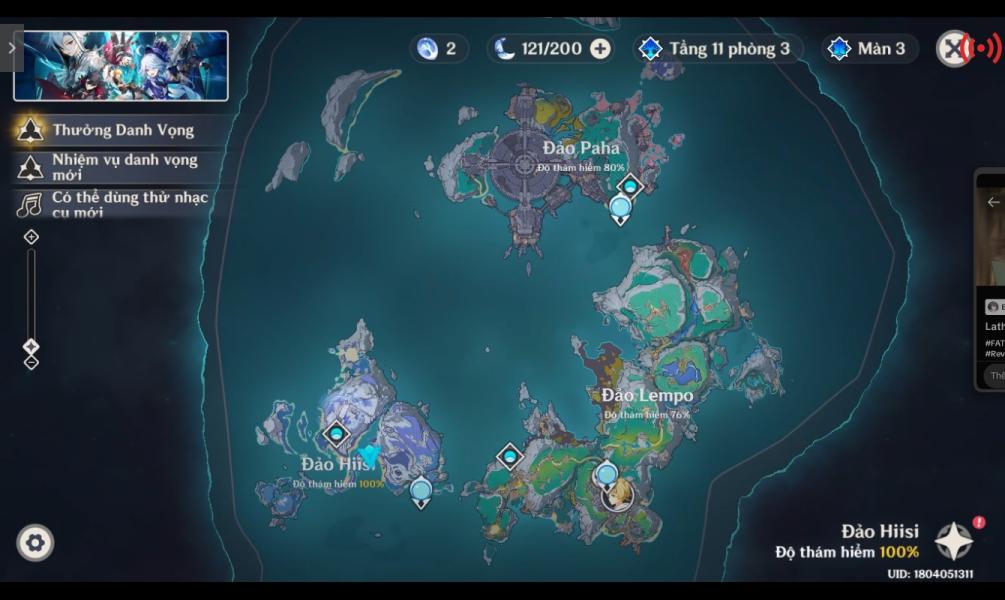
Task: Zoom out the map with minus button
Action: click(31, 363)
